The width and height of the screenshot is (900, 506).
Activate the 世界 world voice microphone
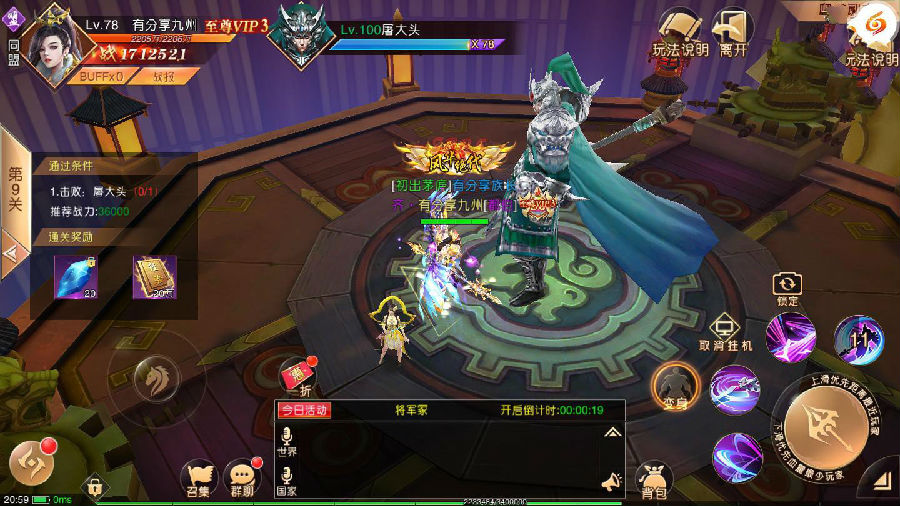286,442
